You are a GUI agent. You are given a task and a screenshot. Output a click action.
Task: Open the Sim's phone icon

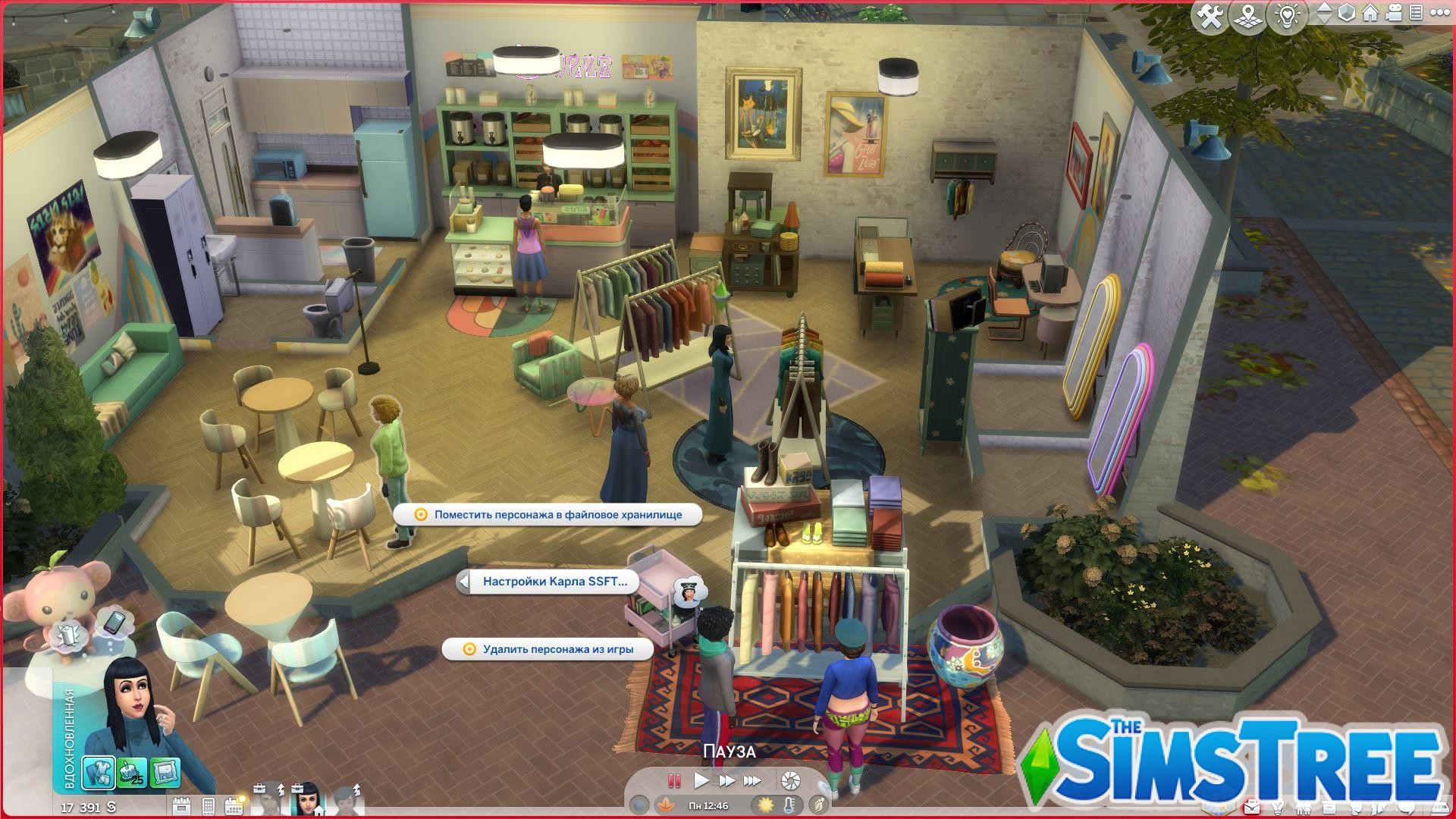coord(208,805)
